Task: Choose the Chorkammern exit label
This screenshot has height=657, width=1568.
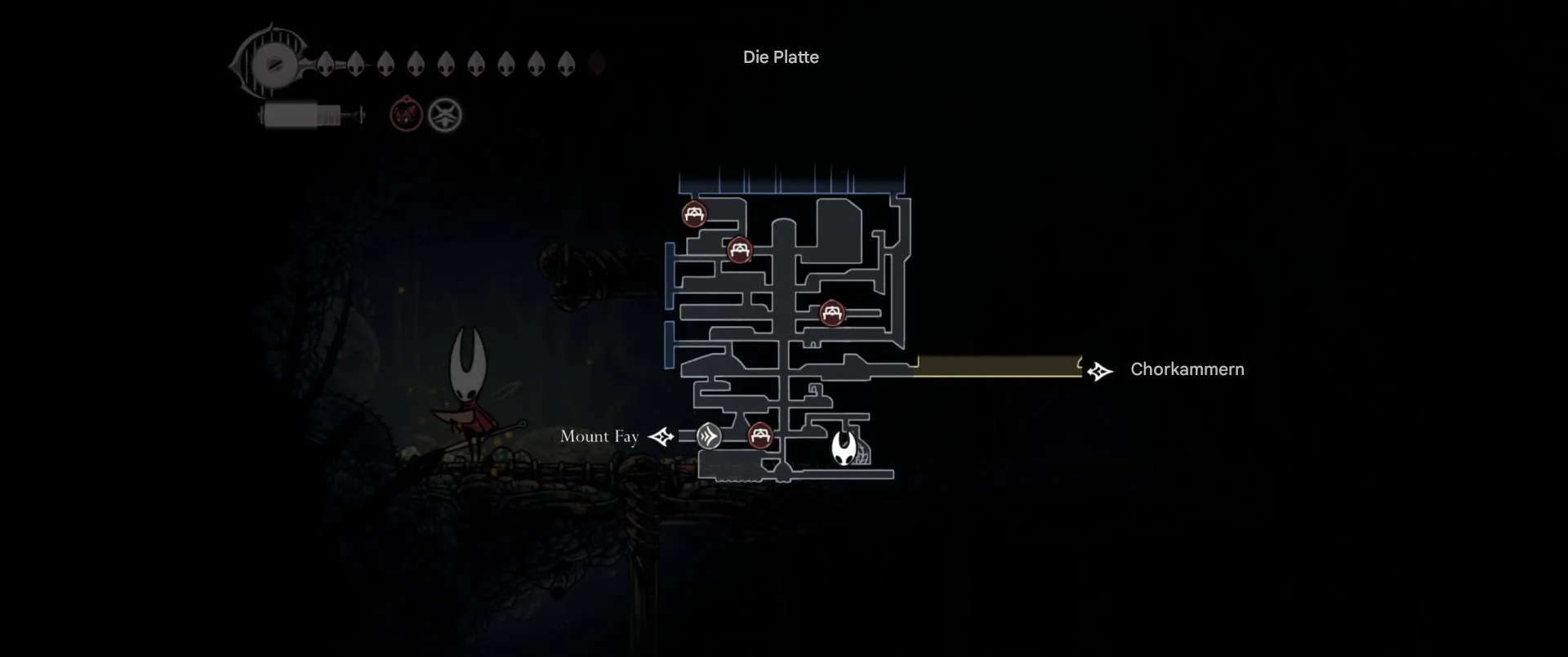Action: point(1187,369)
